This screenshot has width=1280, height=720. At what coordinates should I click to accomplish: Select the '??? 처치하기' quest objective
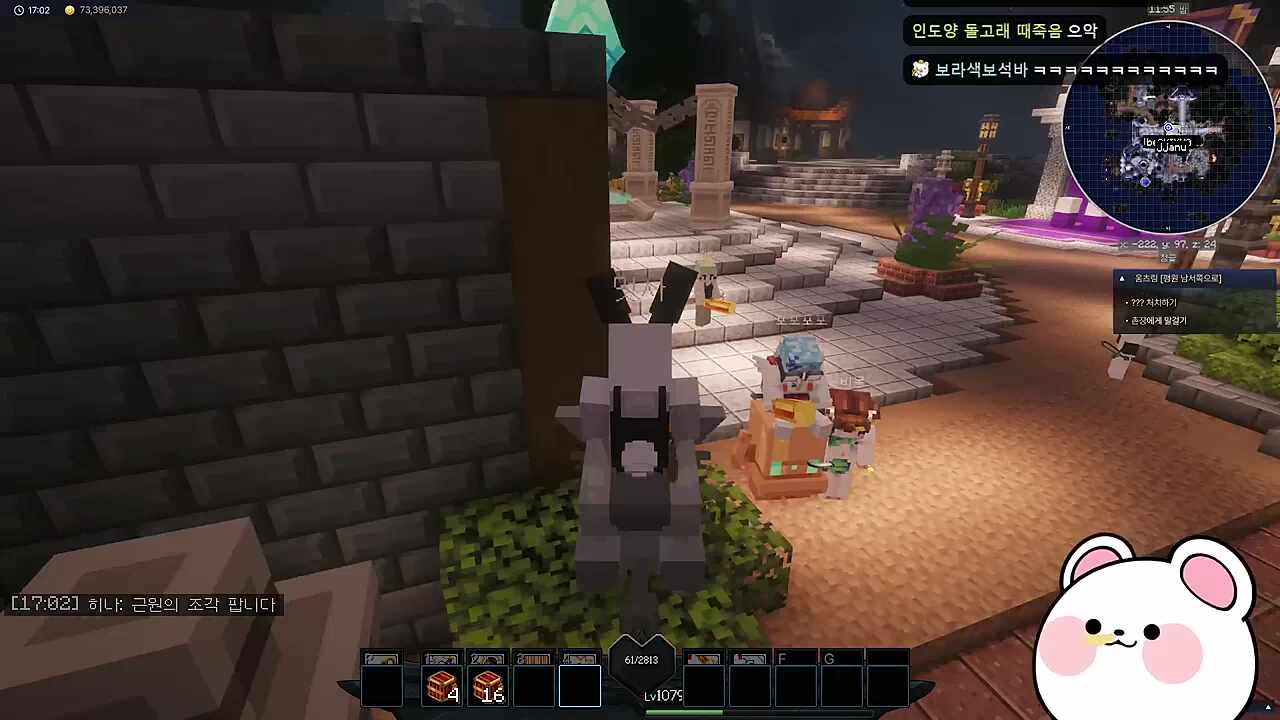pyautogui.click(x=1154, y=302)
